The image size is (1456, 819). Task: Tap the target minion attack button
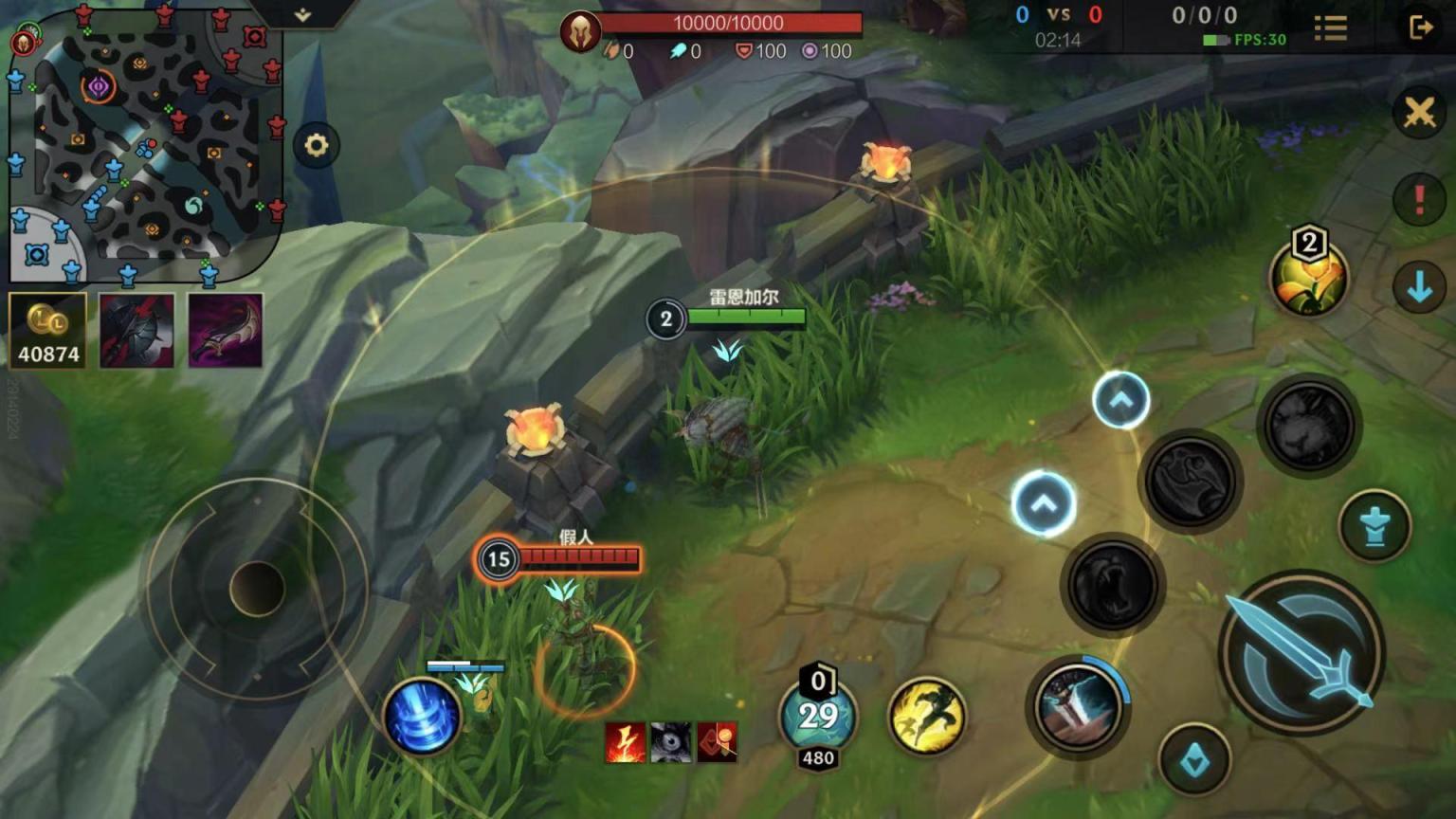(x=1194, y=760)
